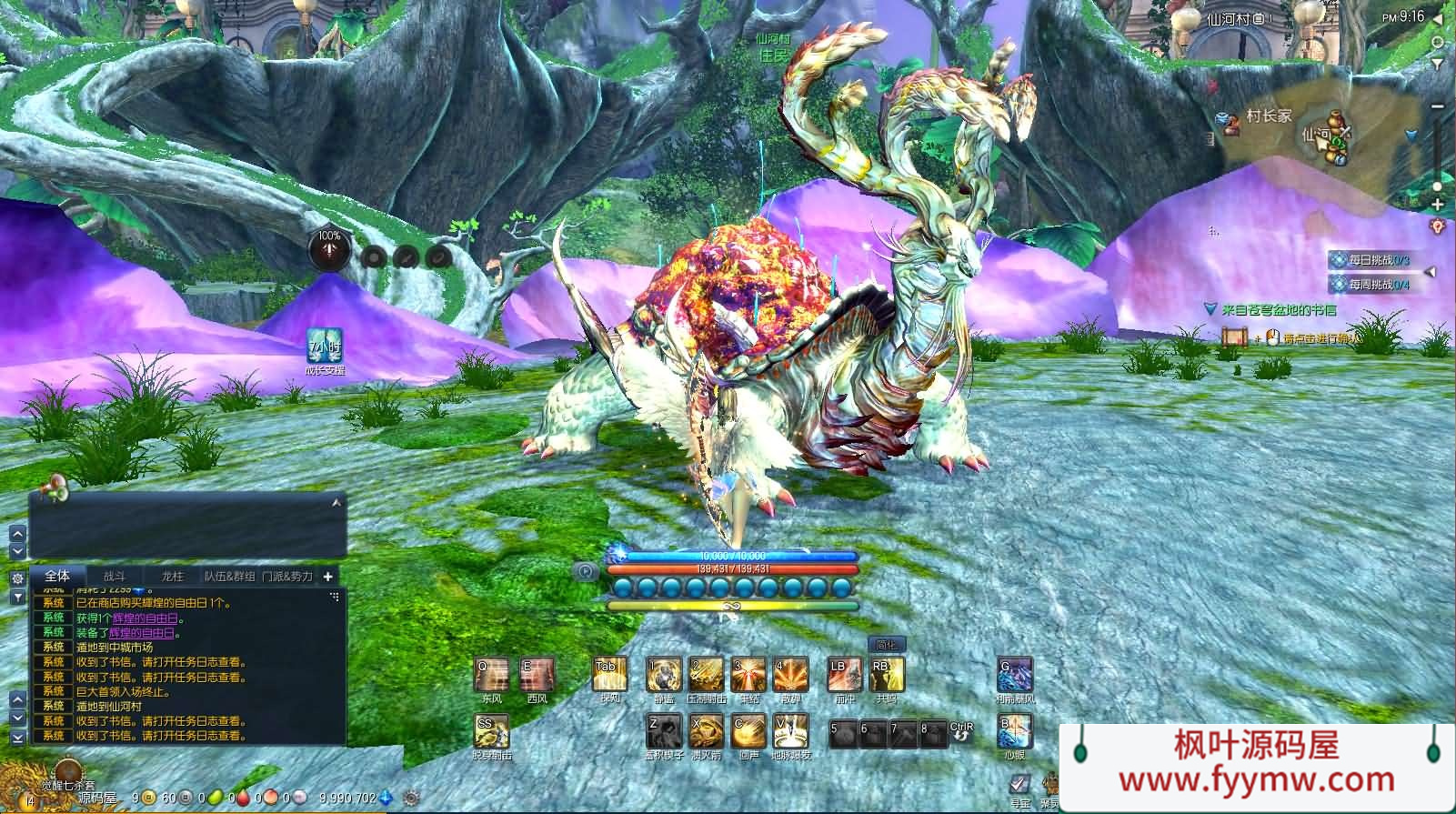Use the 脱身射击 skill
This screenshot has width=1456, height=814.
tap(491, 732)
